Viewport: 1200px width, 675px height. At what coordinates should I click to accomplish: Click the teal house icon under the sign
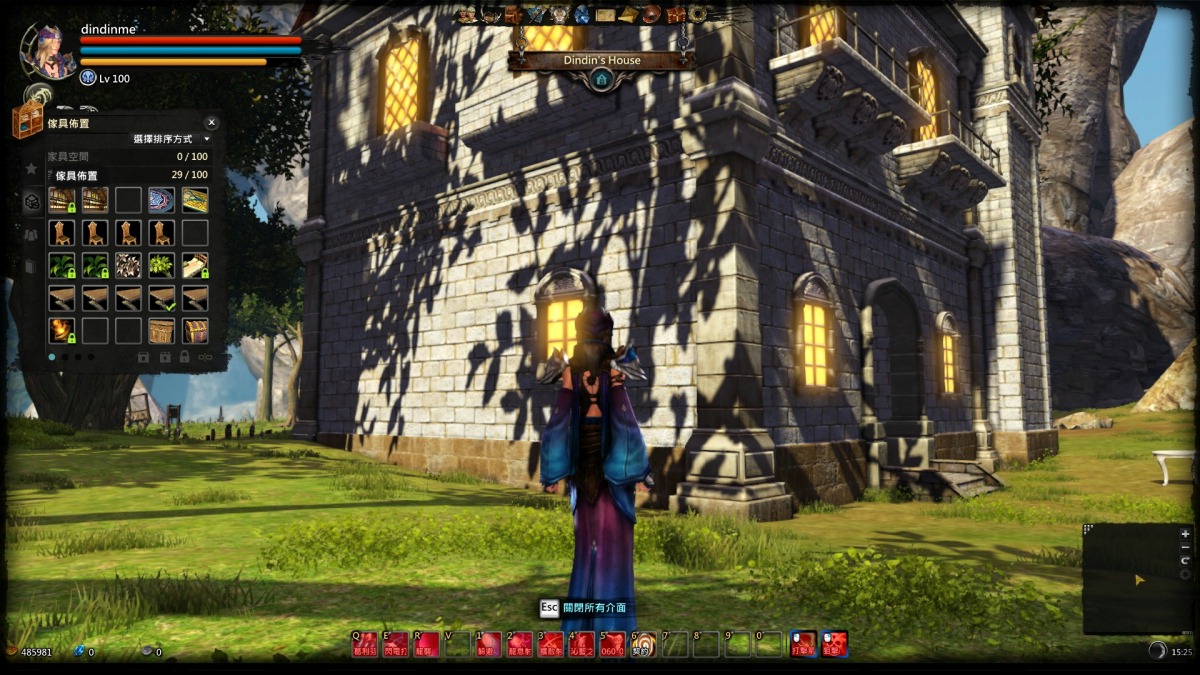(x=600, y=79)
